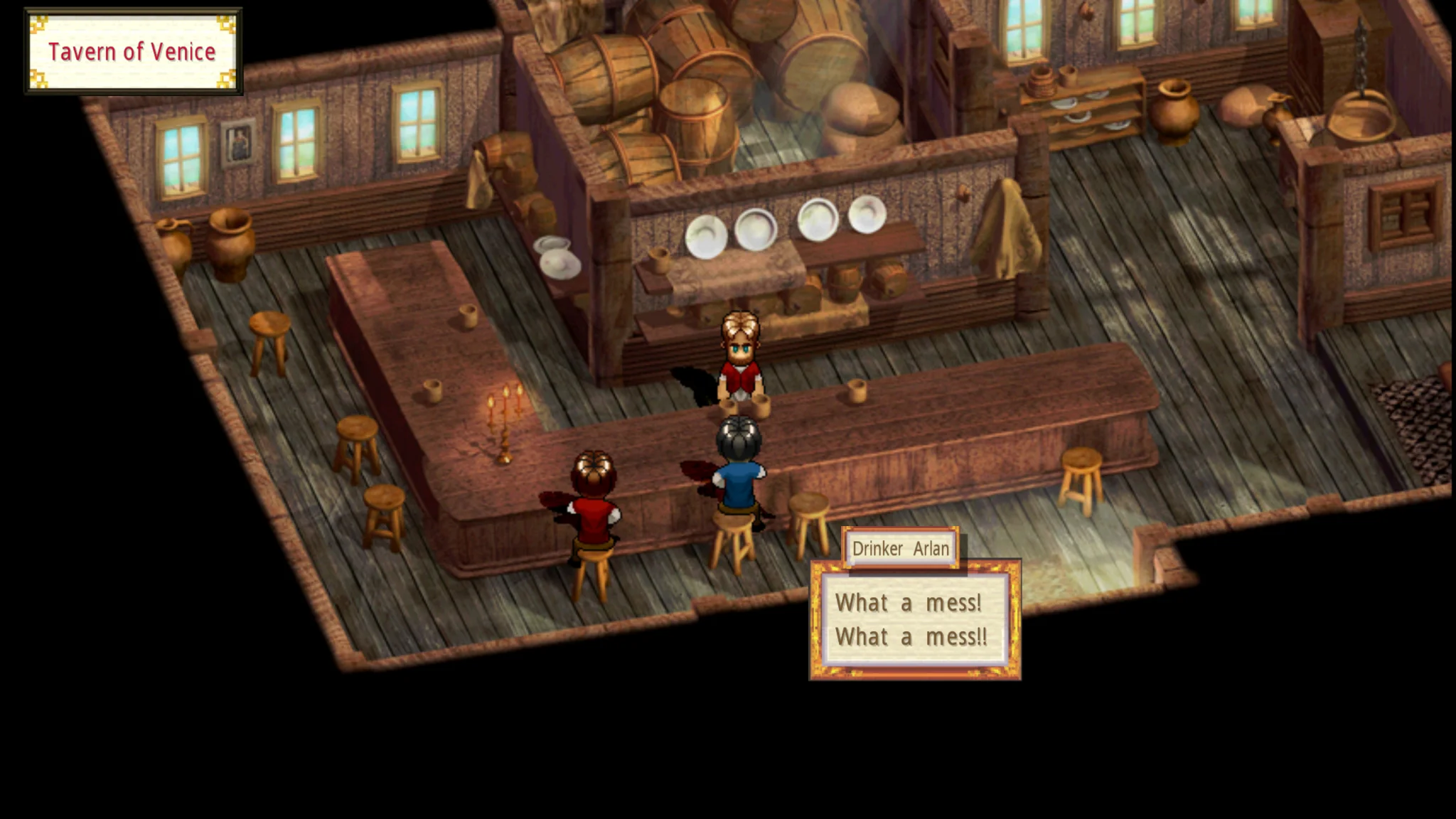Advance Drinker Arlan's "What a mess!" dialogue box
1456x819 pixels.
click(914, 619)
